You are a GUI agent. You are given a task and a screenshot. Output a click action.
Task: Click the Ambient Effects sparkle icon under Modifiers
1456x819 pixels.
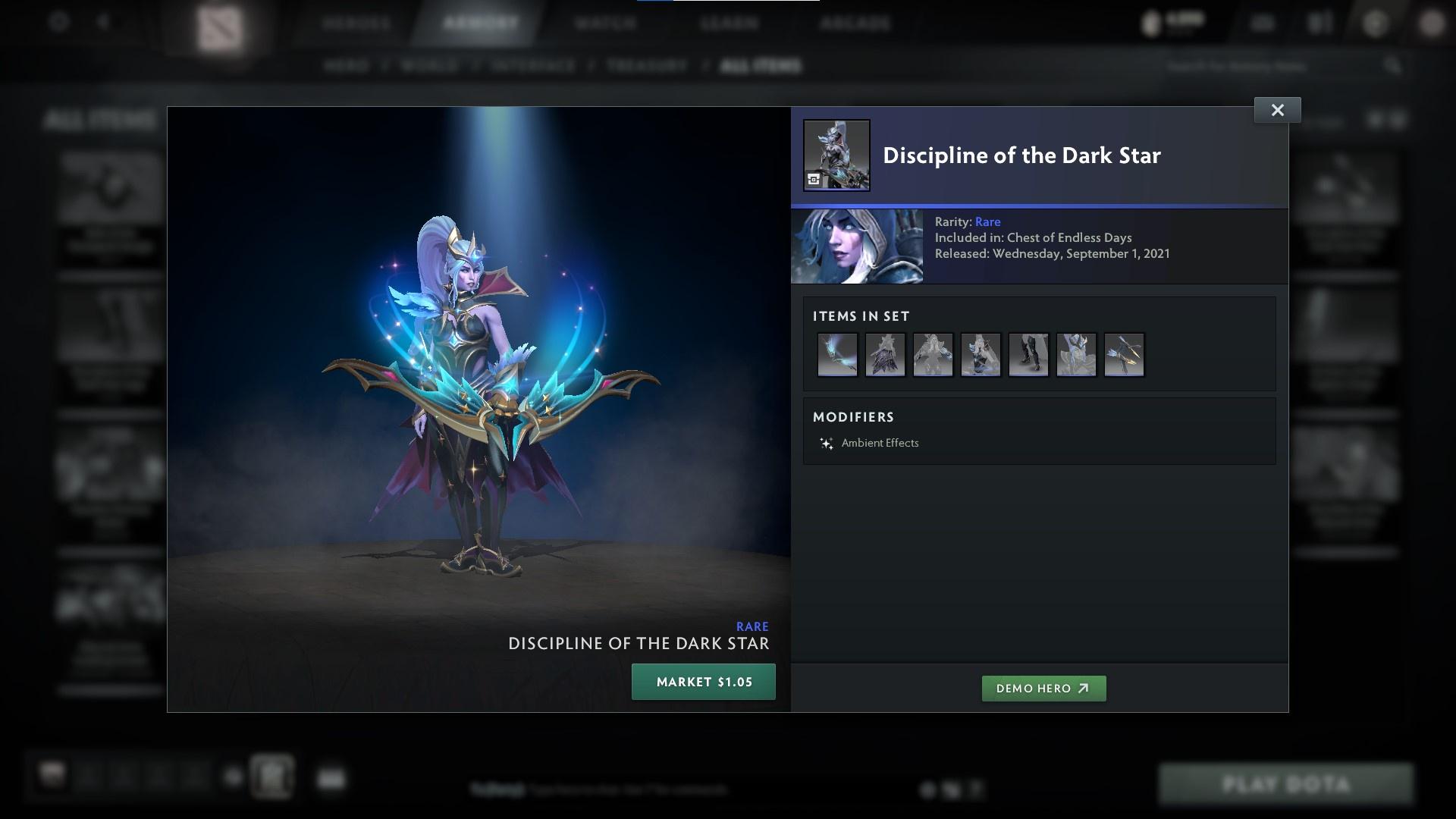coord(827,443)
